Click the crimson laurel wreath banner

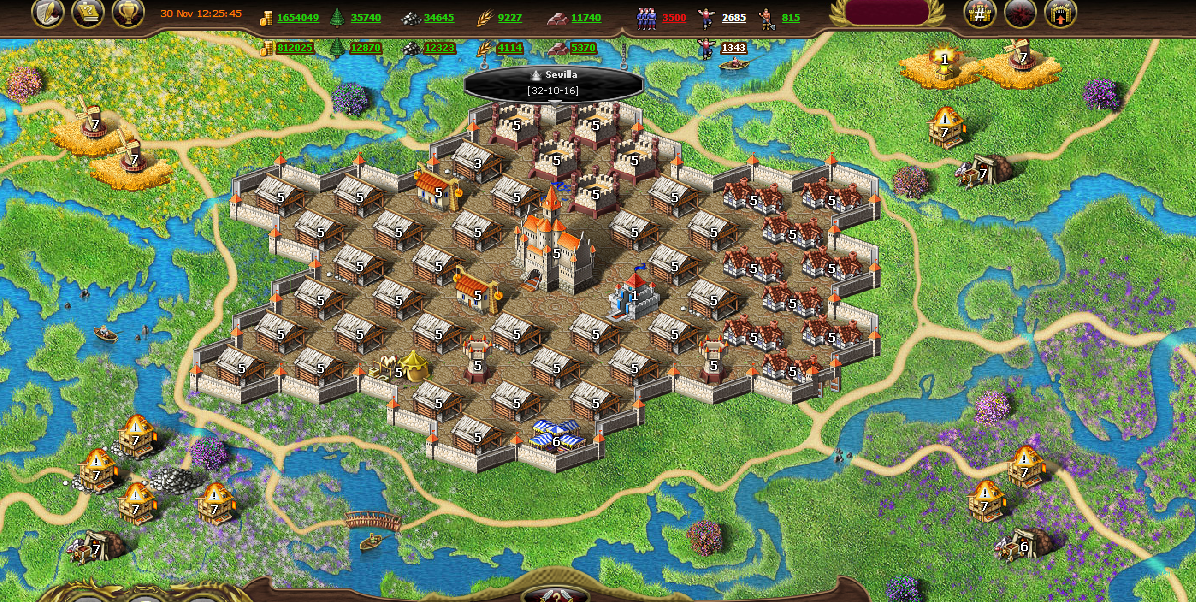click(887, 12)
